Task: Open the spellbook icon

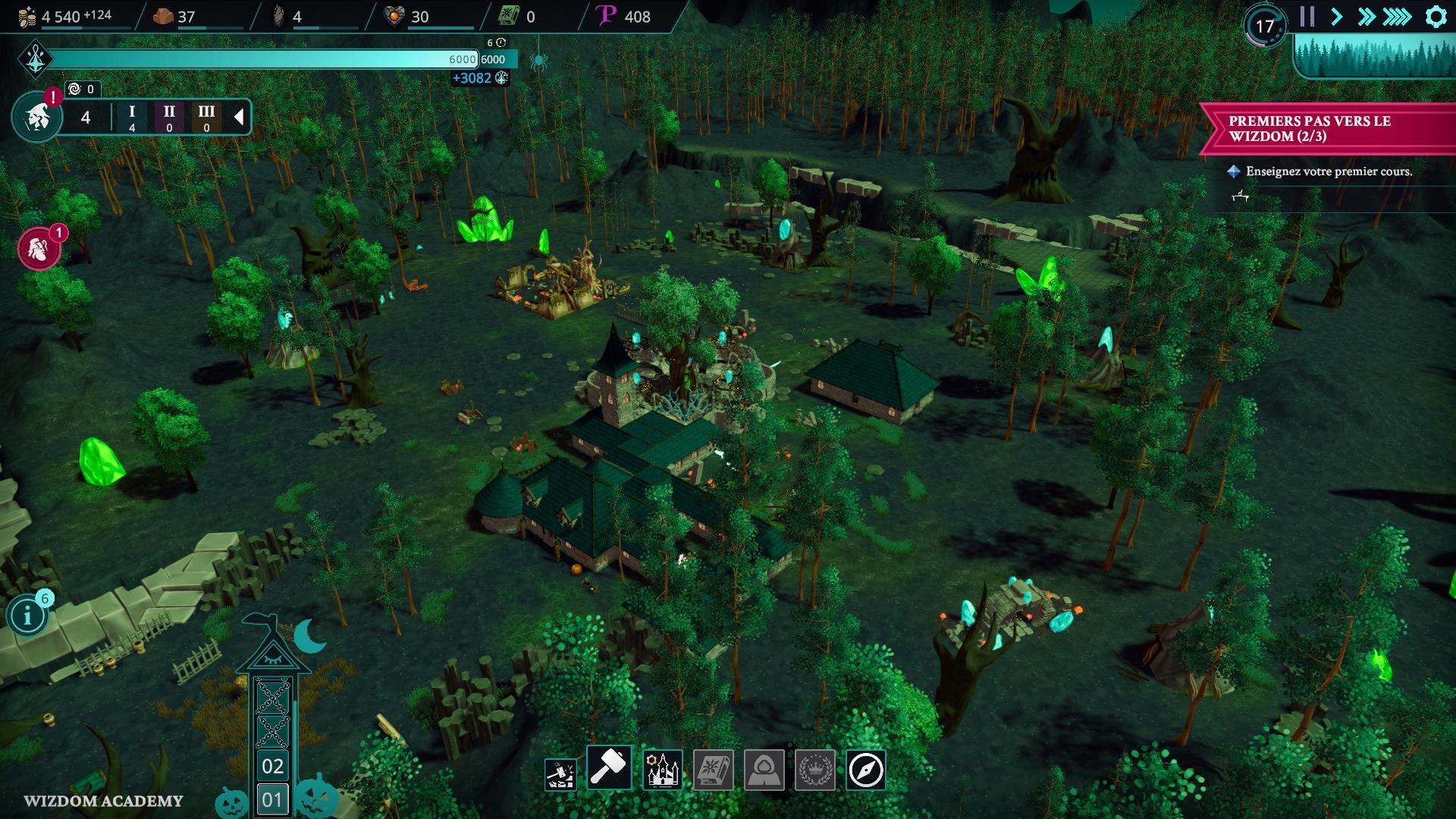Action: (713, 770)
